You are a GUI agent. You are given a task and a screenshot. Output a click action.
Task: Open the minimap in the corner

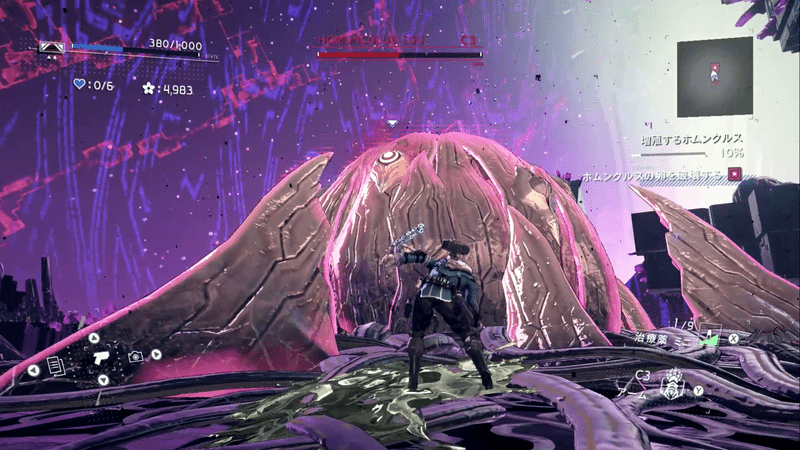click(714, 75)
